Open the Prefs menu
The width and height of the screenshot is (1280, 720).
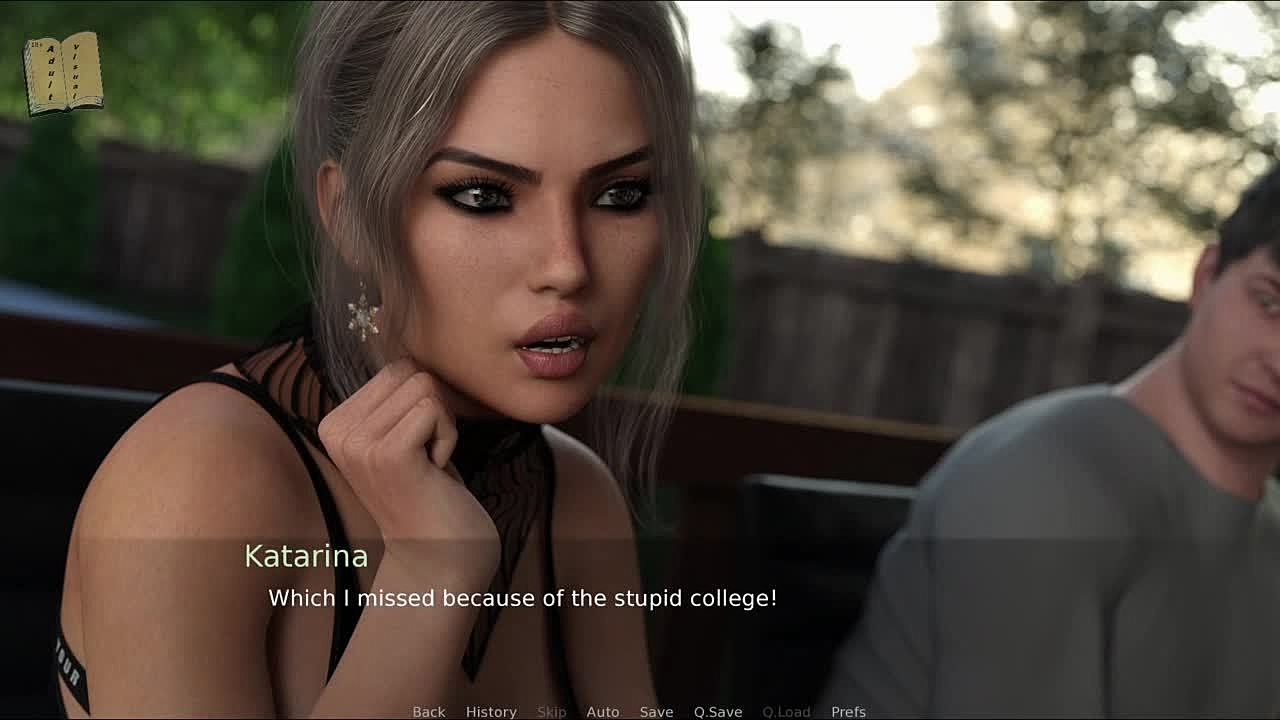click(848, 711)
